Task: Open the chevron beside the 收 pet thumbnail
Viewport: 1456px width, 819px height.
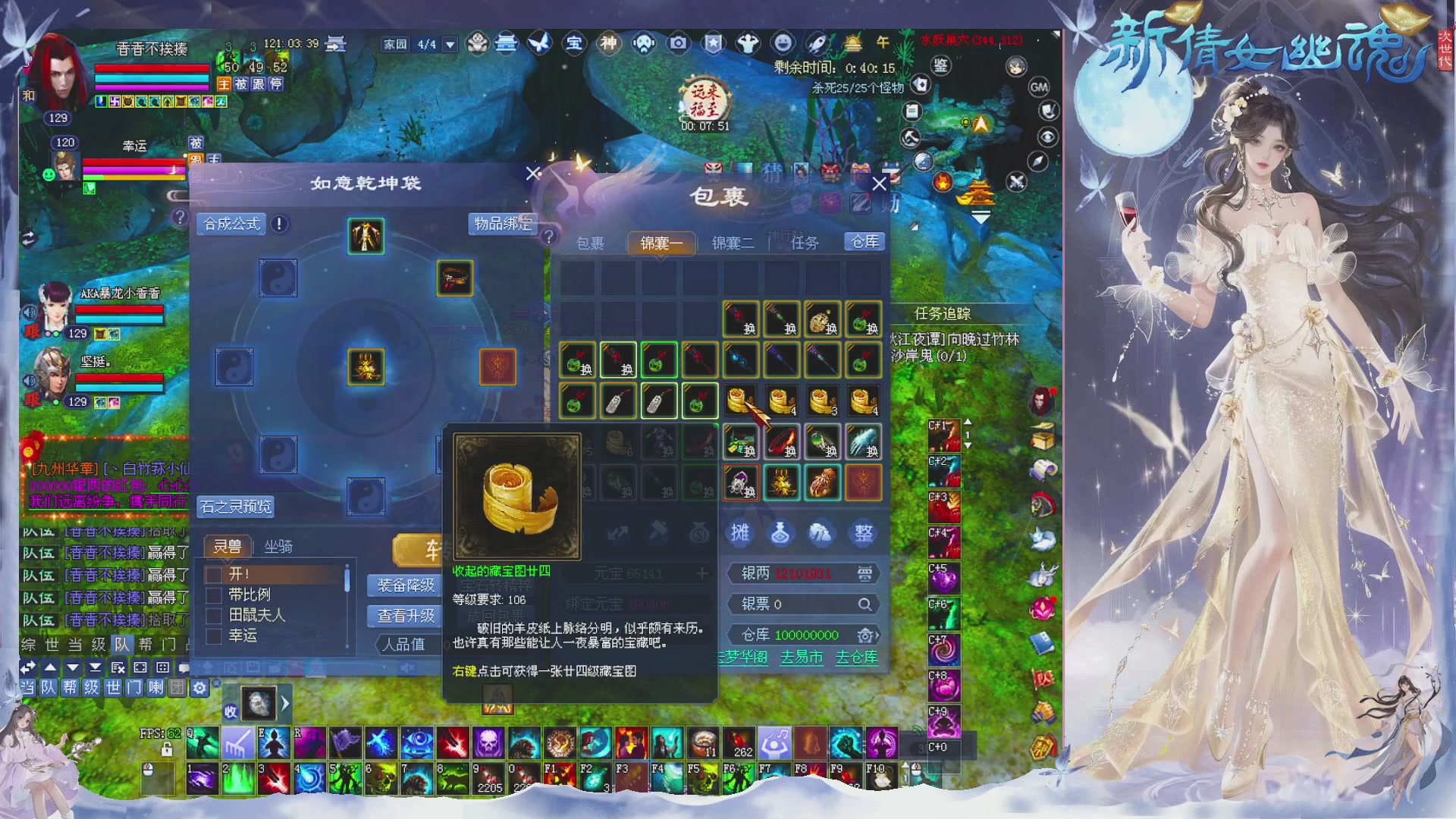Action: [285, 704]
